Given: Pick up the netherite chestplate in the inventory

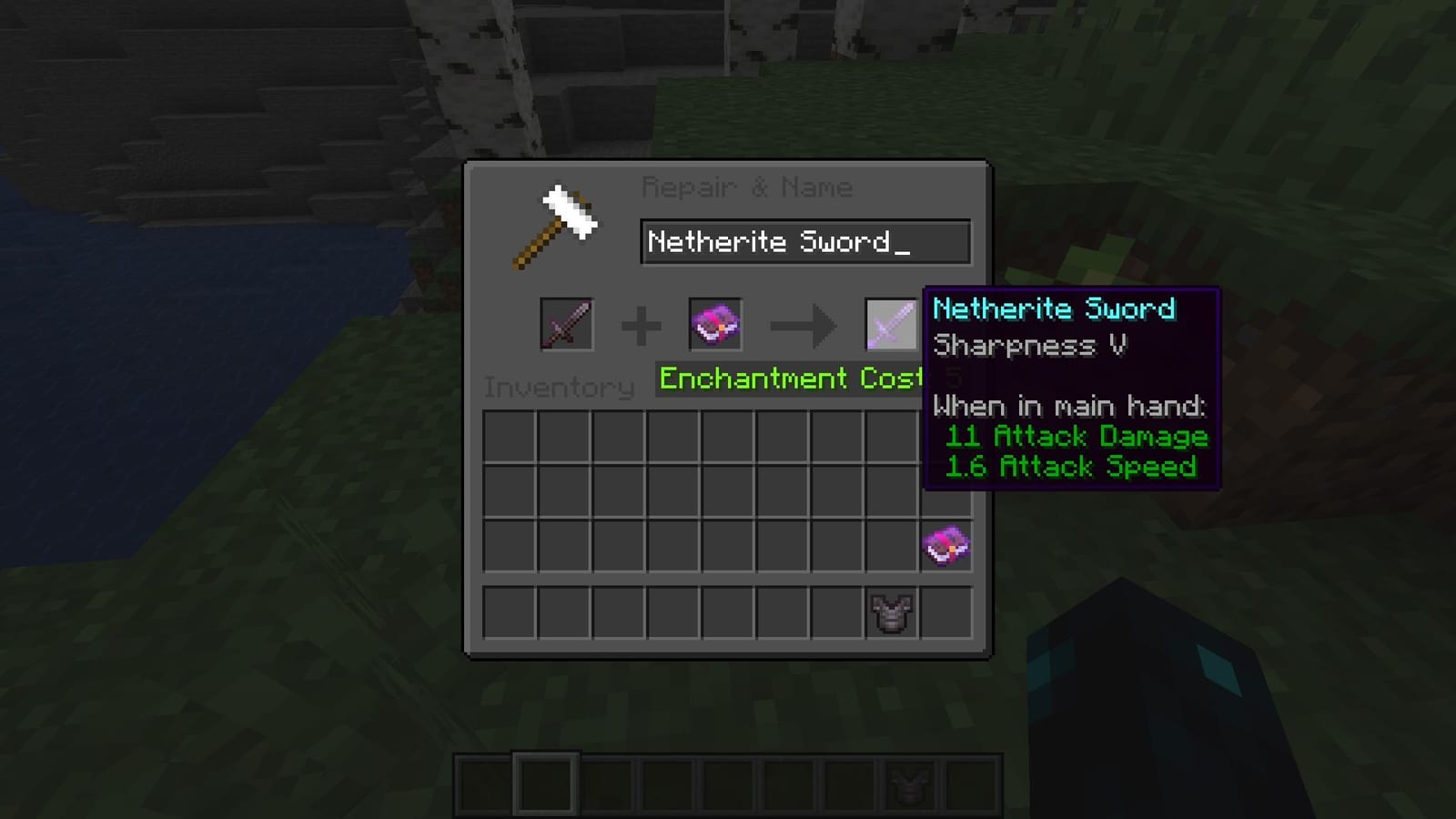Looking at the screenshot, I should 889,612.
